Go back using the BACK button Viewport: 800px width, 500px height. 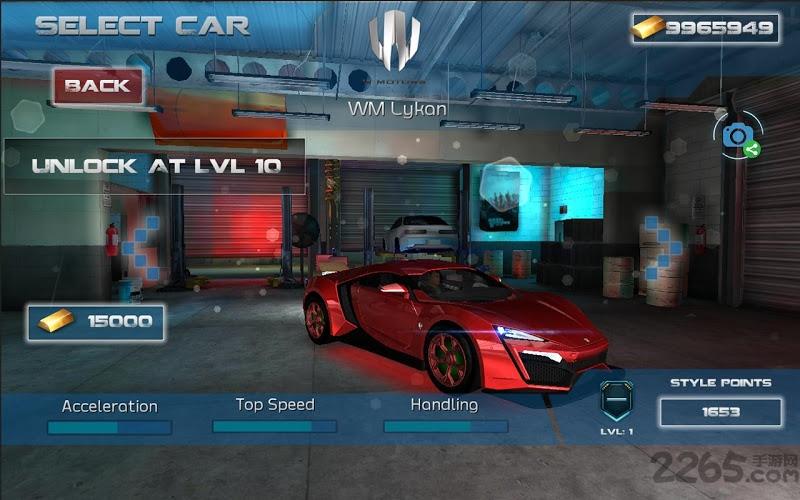point(98,86)
